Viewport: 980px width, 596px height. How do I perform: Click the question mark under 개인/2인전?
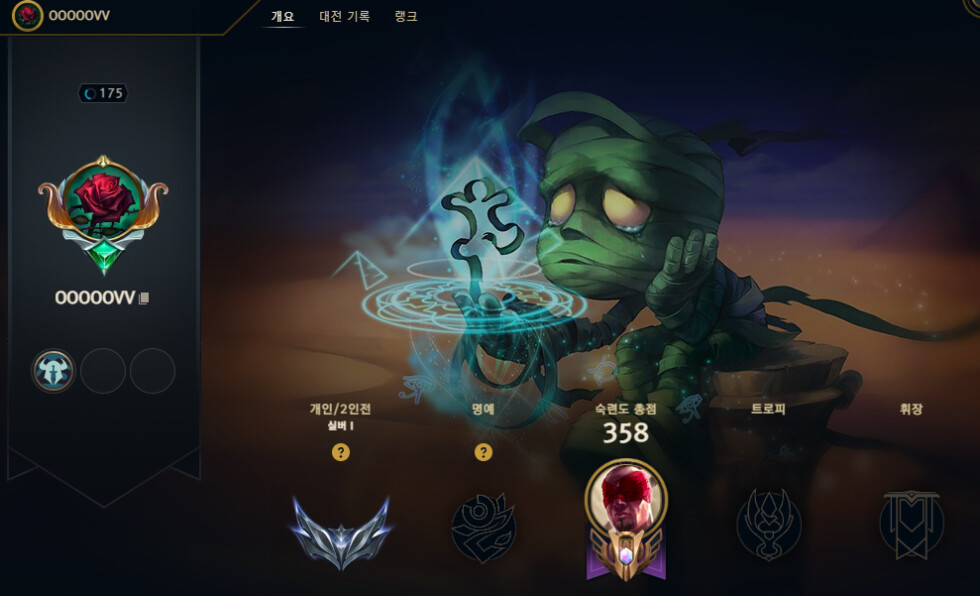(340, 452)
